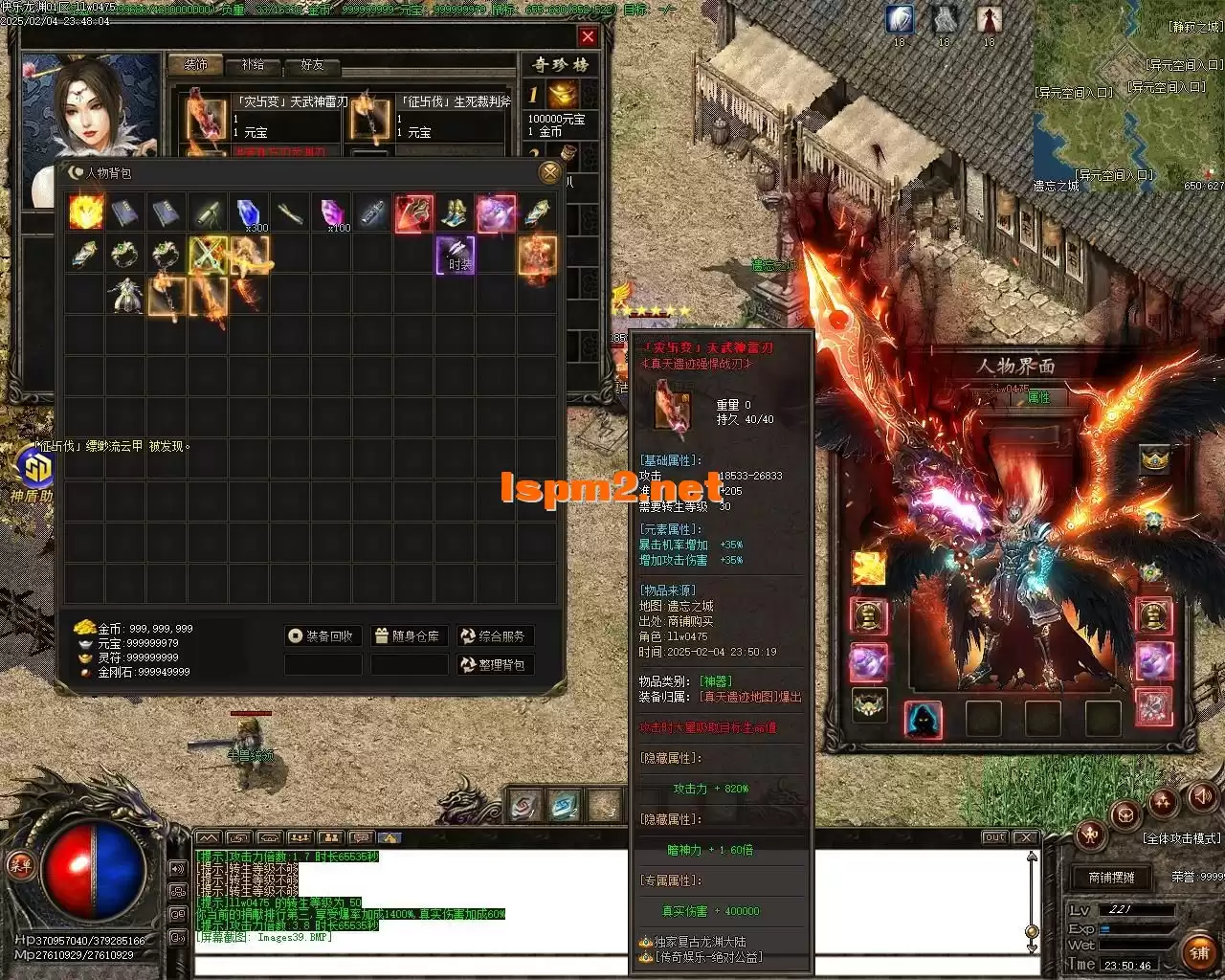Select the hooded figure equipment slot
1225x980 pixels.
click(x=923, y=720)
